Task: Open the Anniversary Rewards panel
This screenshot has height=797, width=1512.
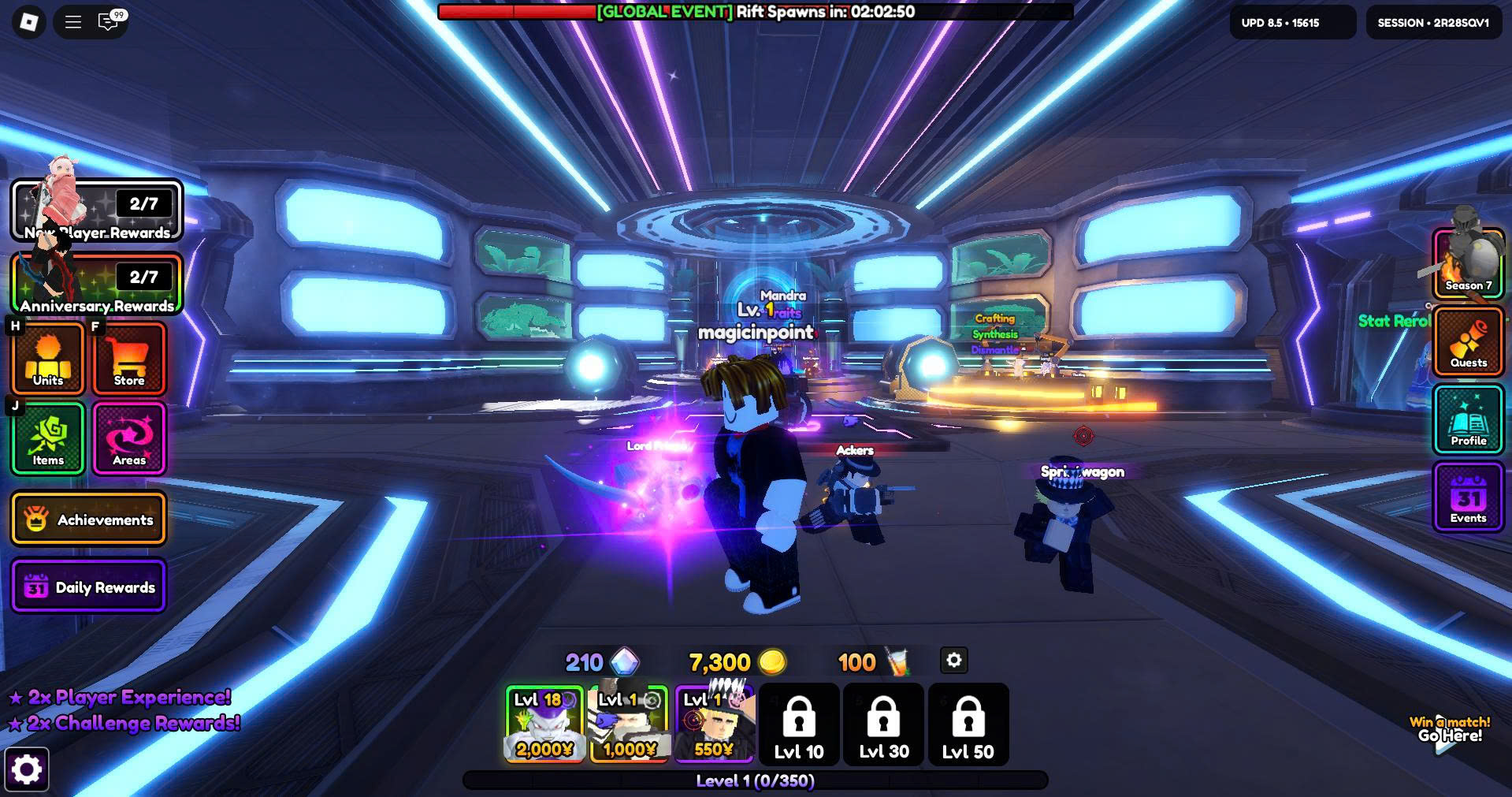Action: [97, 284]
